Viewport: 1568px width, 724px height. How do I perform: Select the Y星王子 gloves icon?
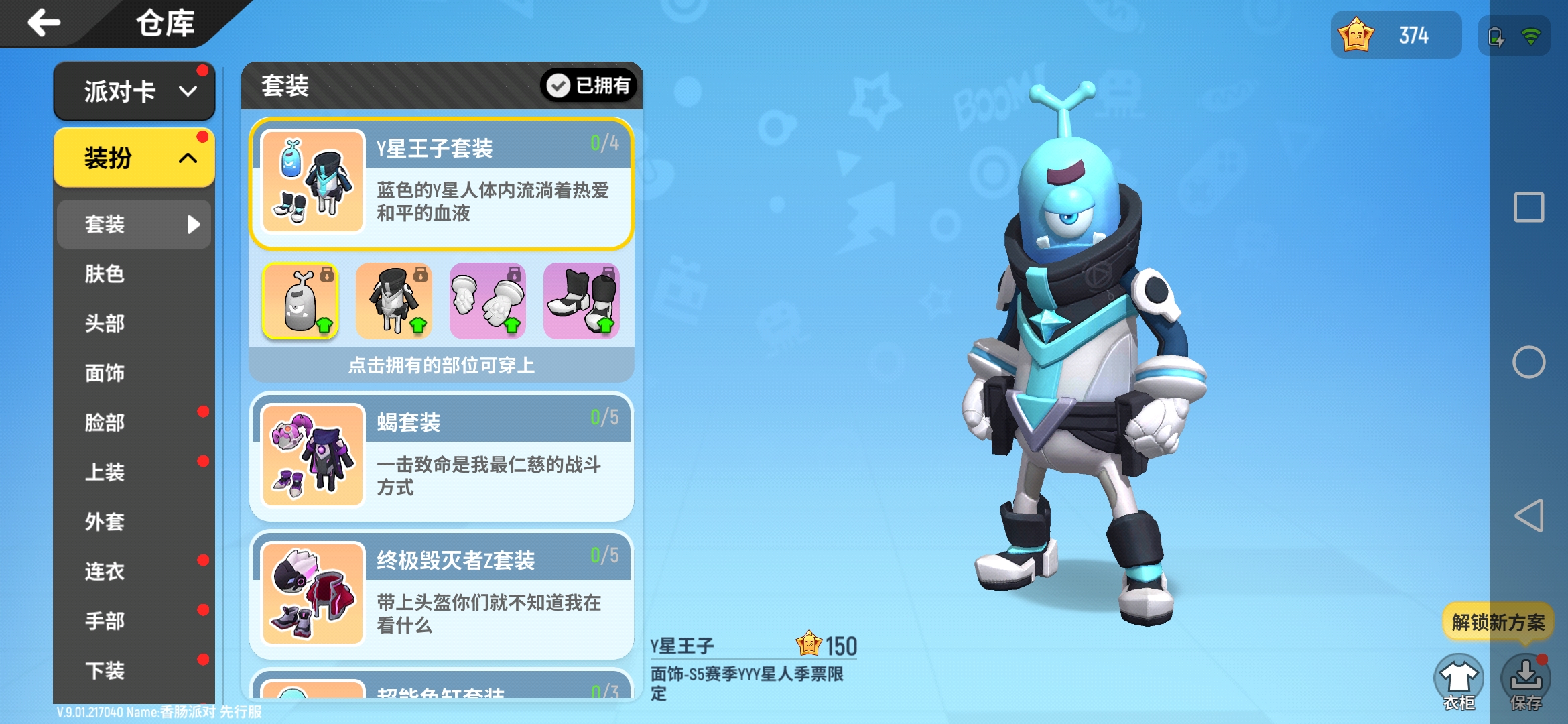point(487,302)
